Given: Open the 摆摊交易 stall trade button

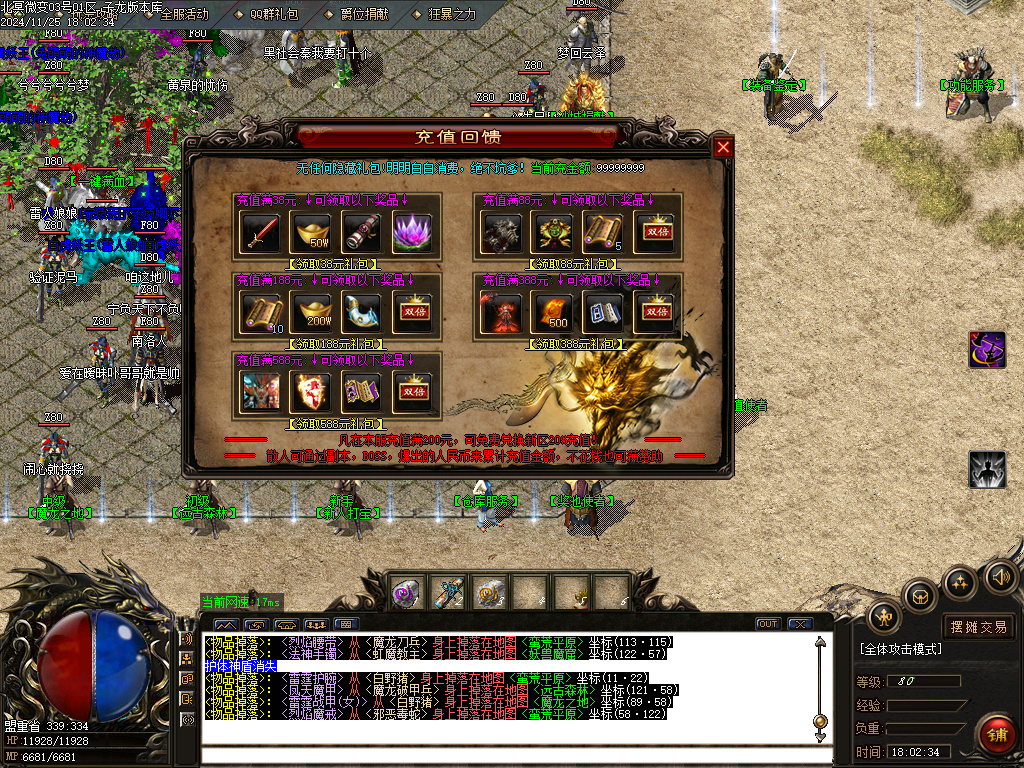Looking at the screenshot, I should click(x=978, y=627).
